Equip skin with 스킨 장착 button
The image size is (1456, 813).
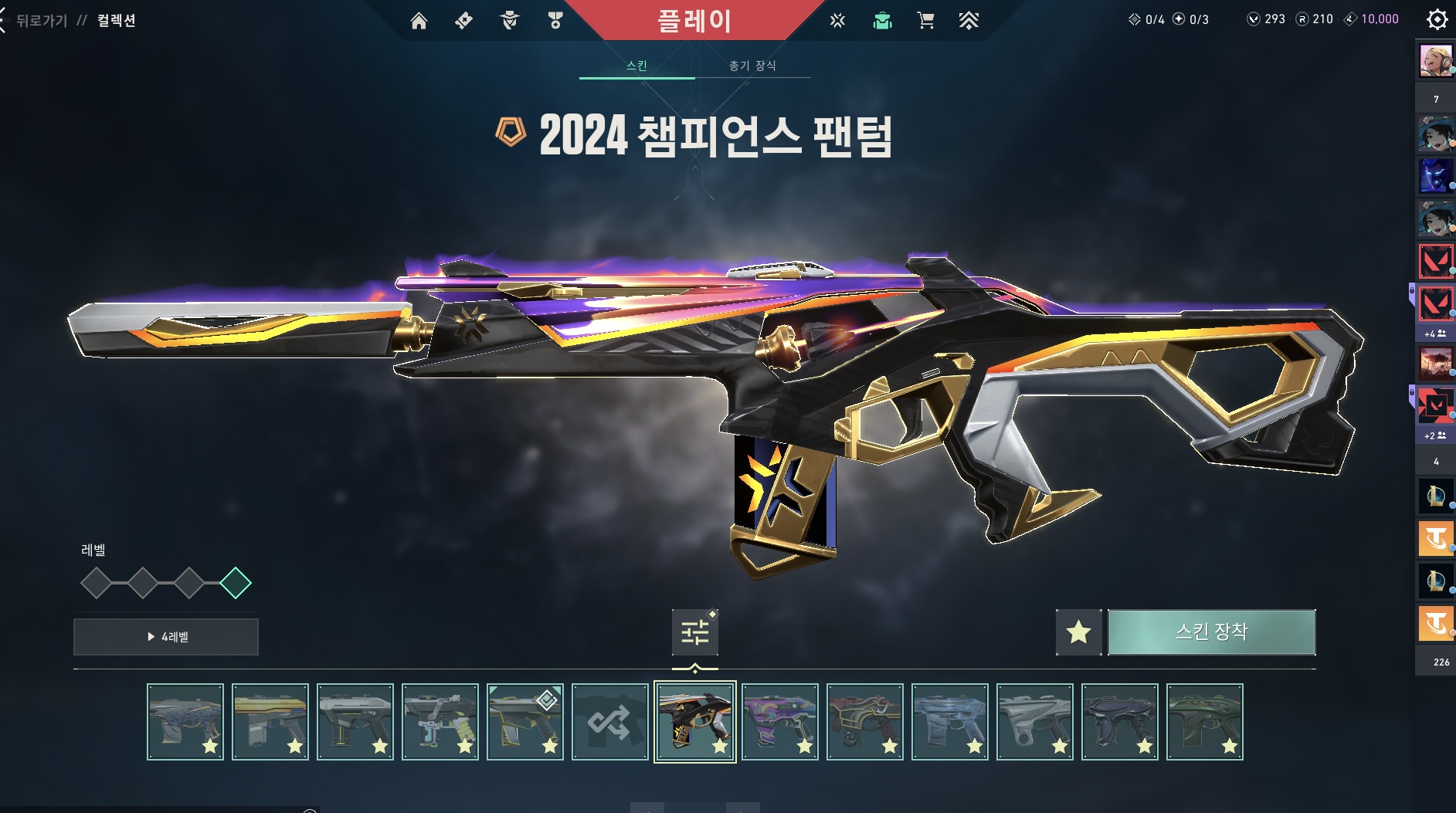tap(1211, 632)
